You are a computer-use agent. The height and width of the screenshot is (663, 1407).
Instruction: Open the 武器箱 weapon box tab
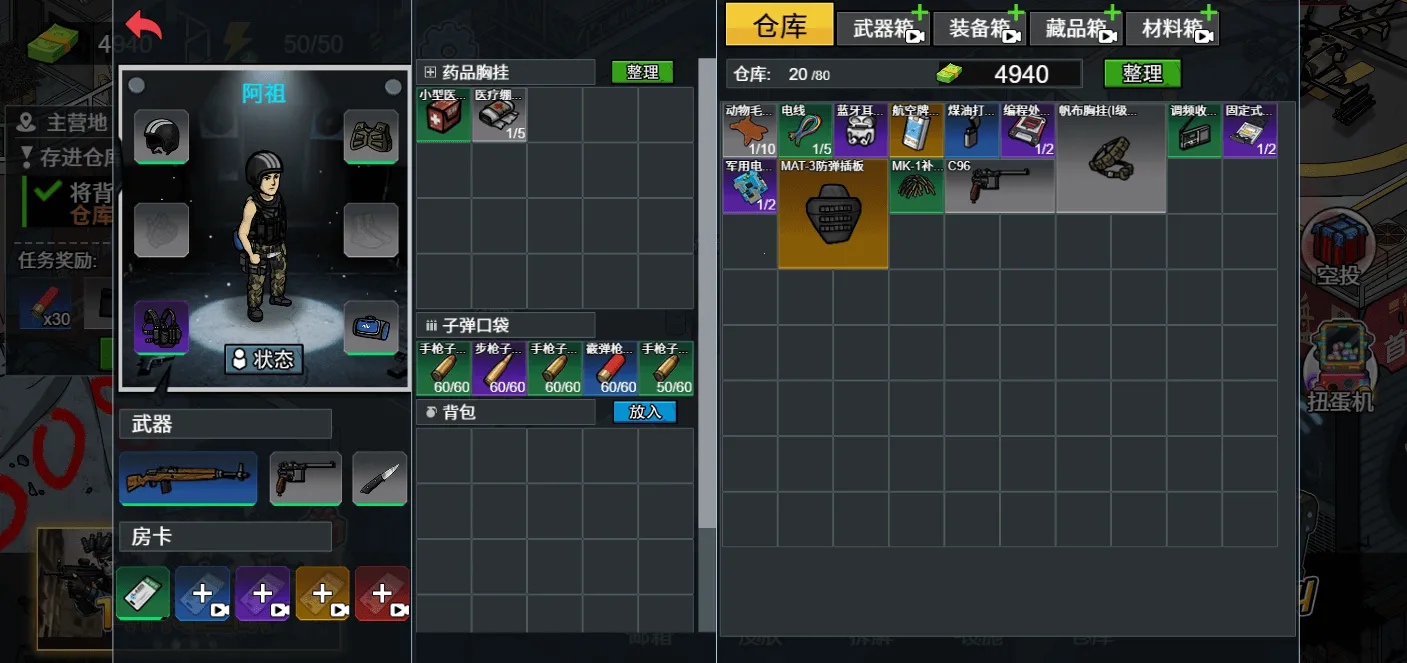tap(882, 28)
